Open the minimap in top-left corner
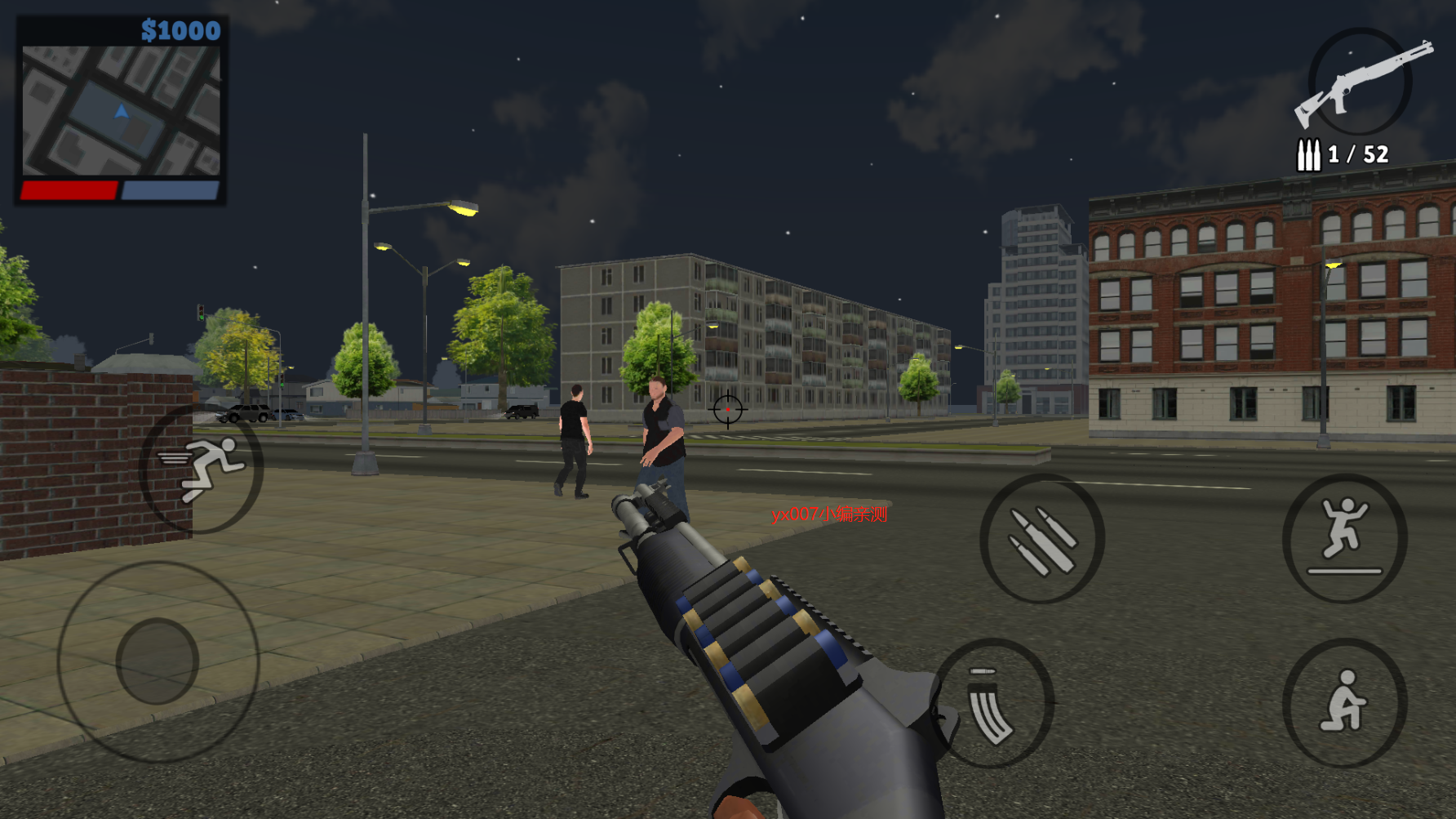 121,110
